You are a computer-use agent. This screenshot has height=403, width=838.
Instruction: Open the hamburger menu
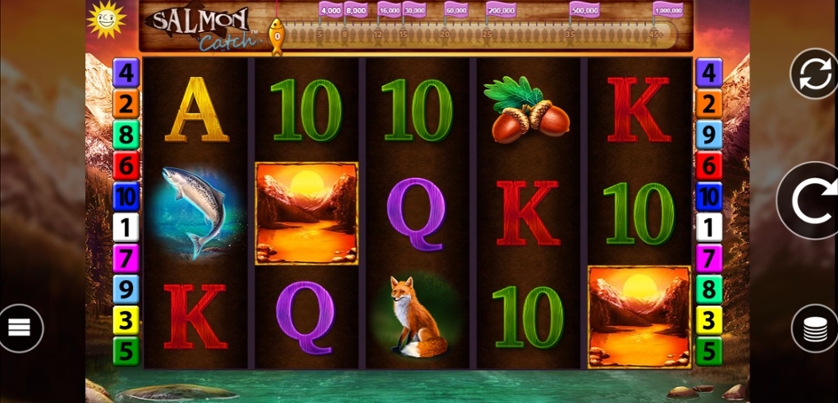(x=20, y=327)
